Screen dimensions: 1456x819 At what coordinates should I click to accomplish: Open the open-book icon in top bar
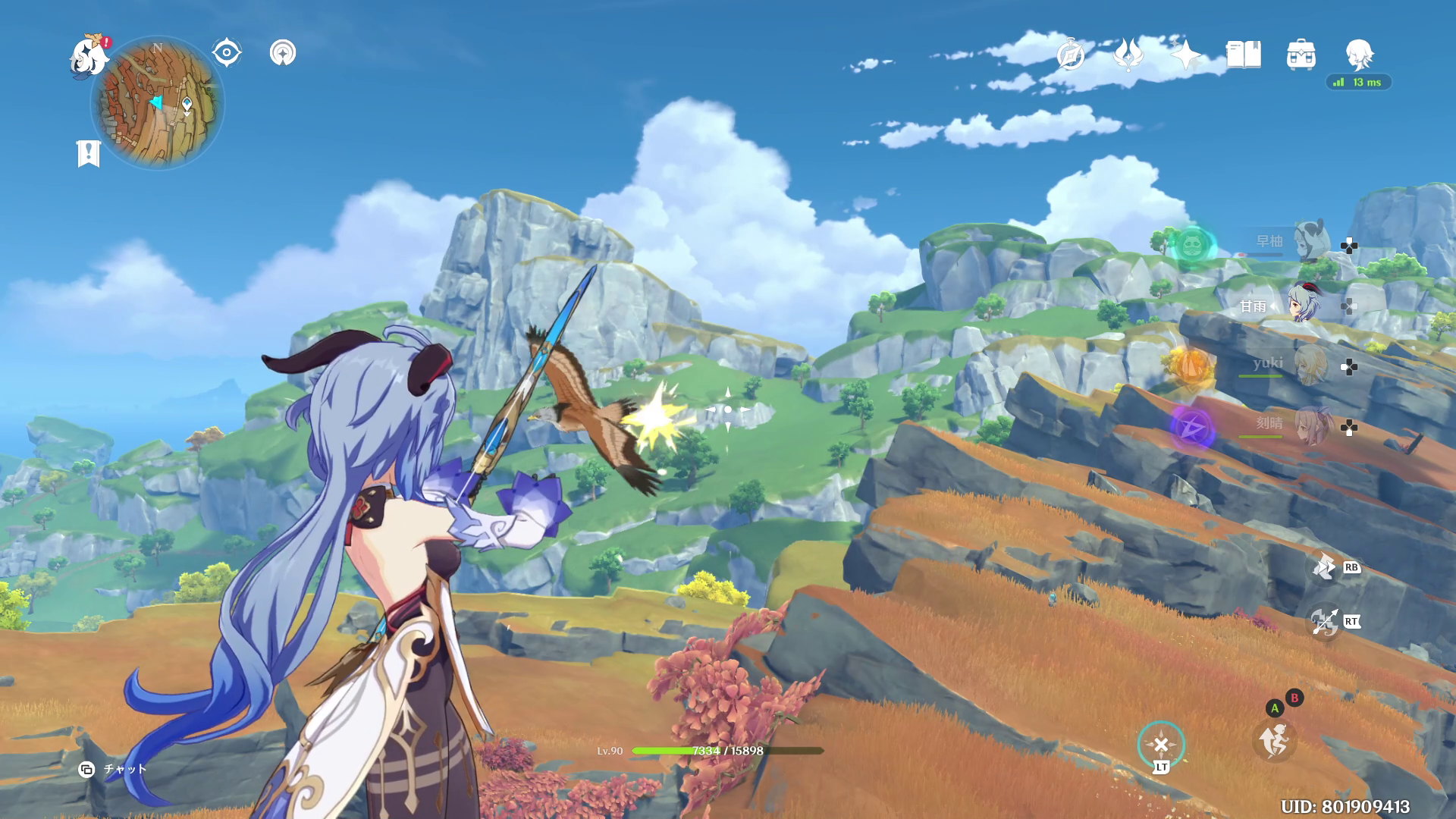(x=1244, y=55)
